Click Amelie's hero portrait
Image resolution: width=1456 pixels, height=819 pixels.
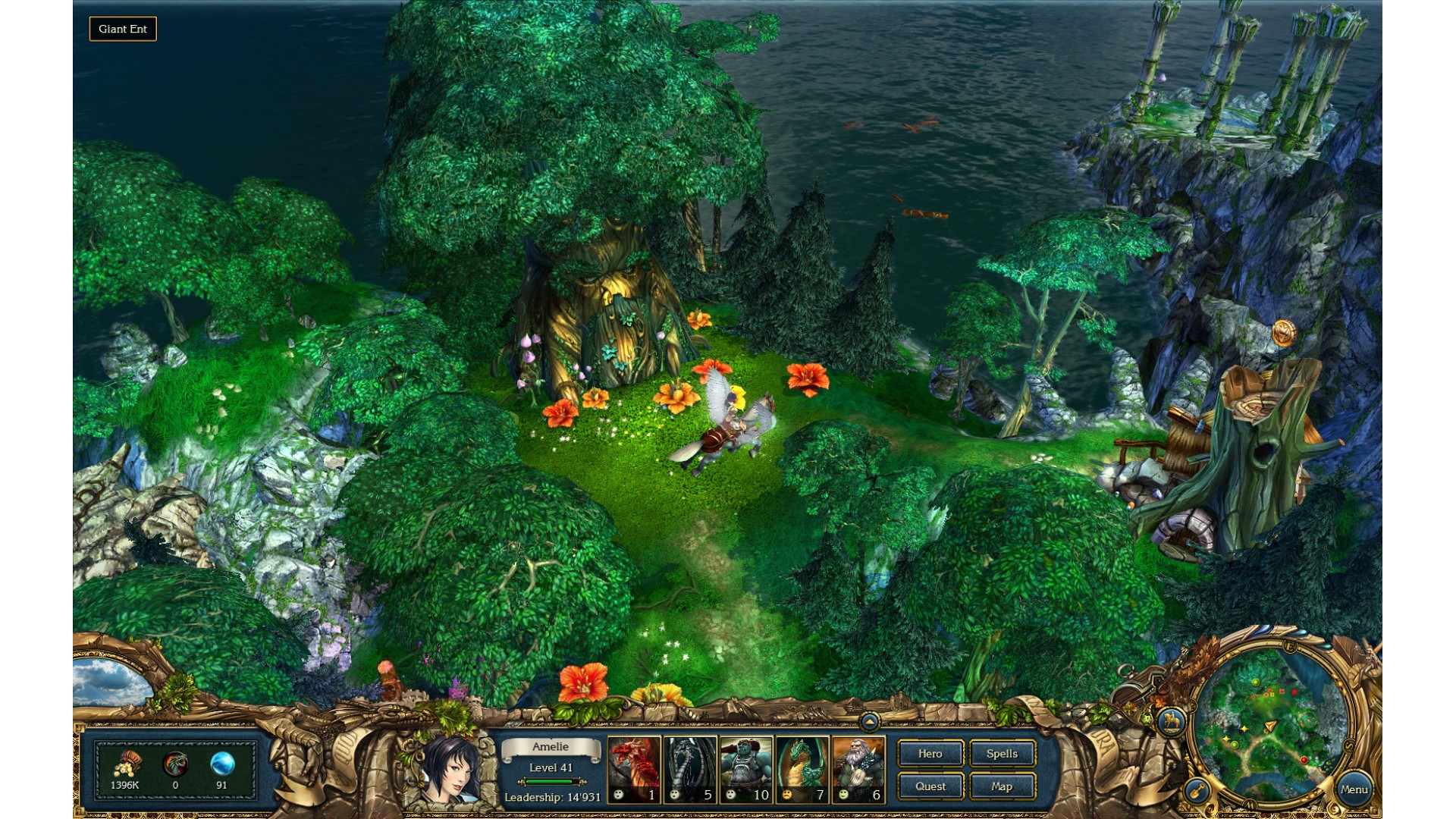point(447,770)
